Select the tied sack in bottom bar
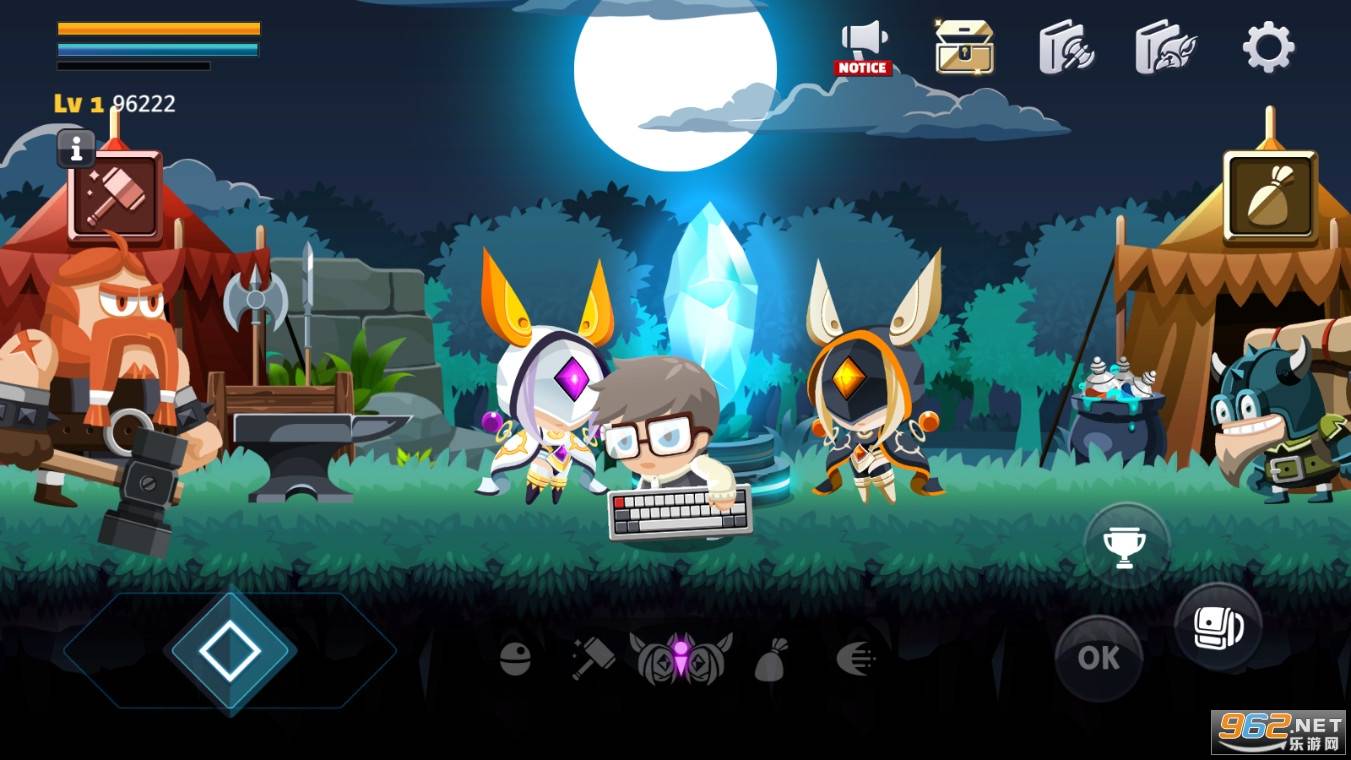This screenshot has width=1351, height=760. 771,660
